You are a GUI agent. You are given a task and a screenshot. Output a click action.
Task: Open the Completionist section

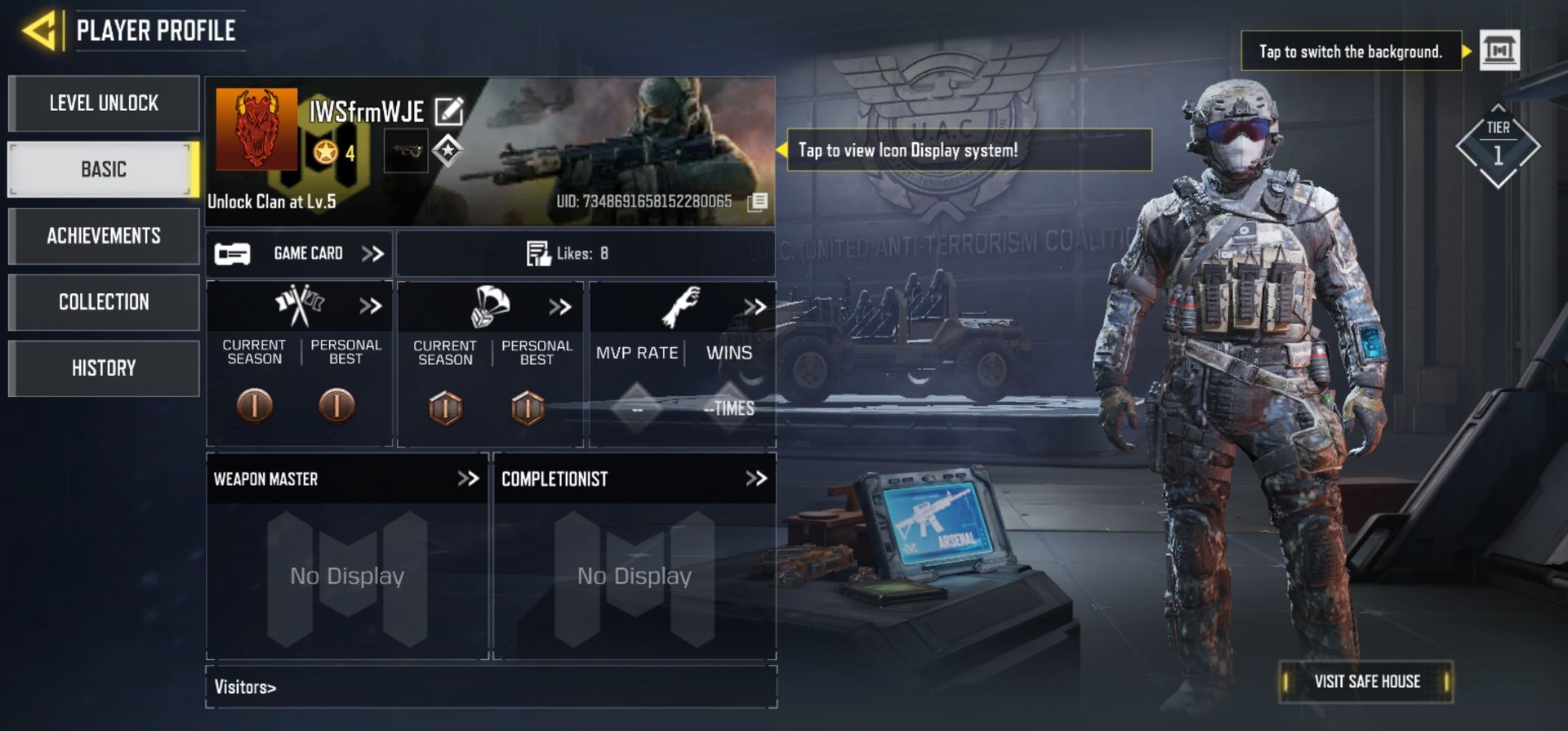tap(756, 479)
